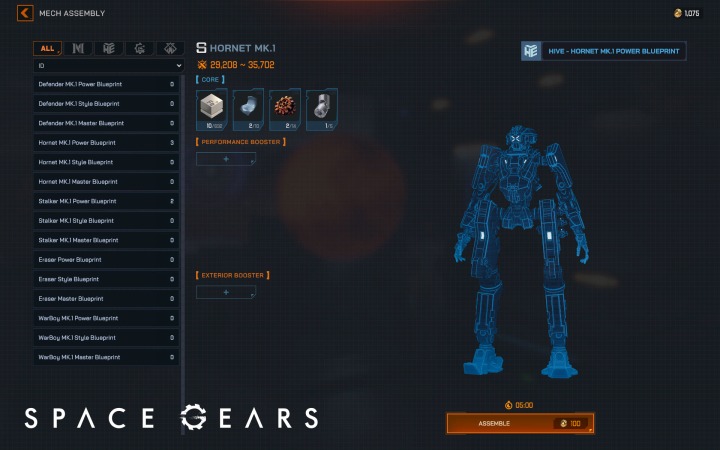The width and height of the screenshot is (720, 450).
Task: Pick Stalker MK.1 Power Blueprint
Action: pos(107,201)
